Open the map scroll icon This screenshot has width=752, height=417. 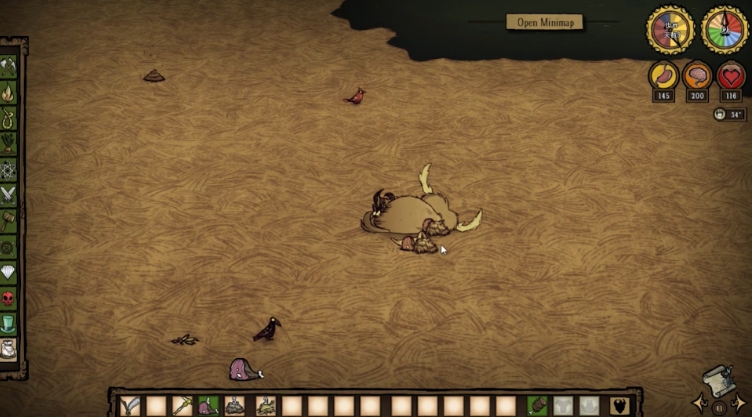718,381
